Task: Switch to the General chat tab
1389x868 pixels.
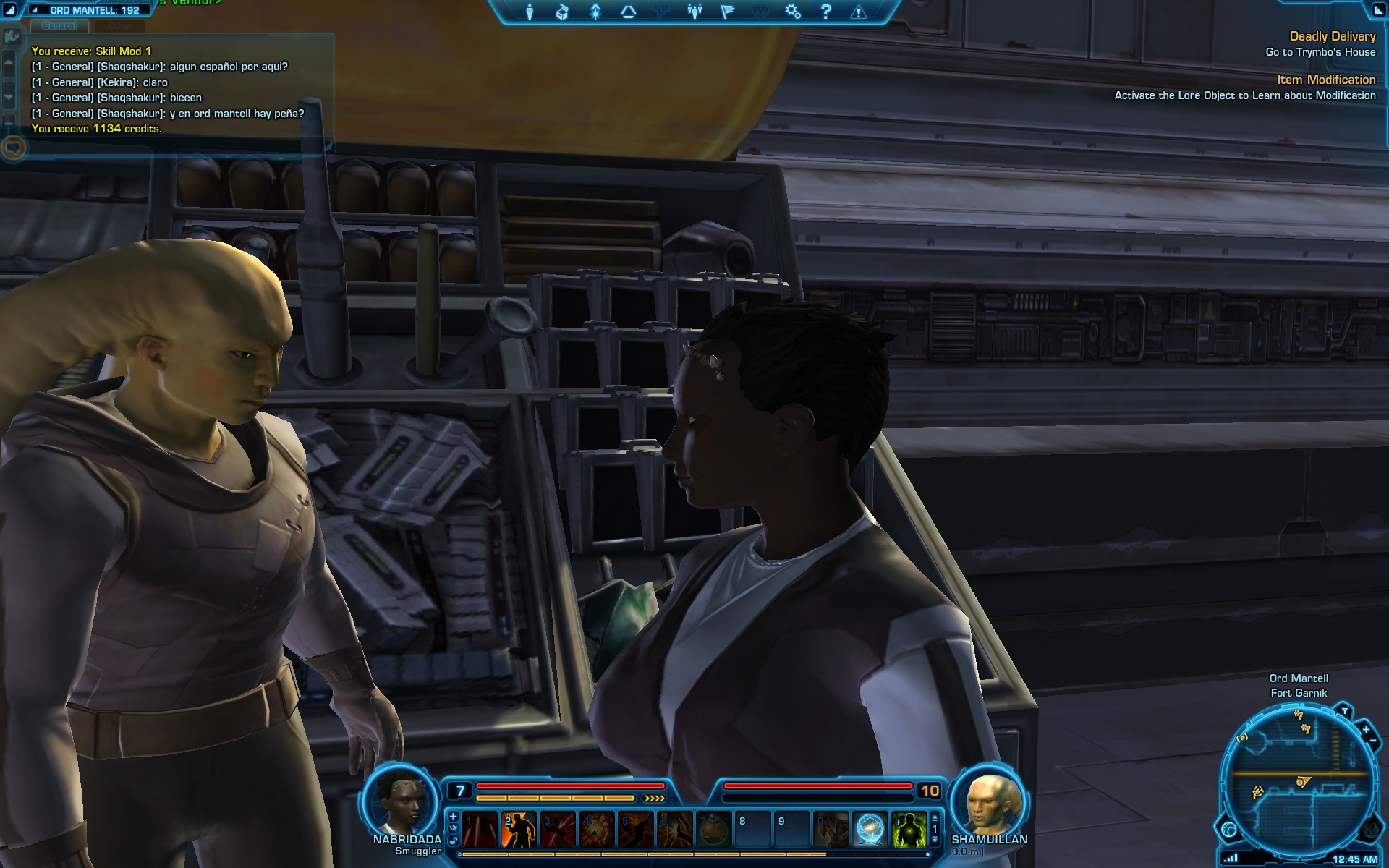Action: [59, 26]
